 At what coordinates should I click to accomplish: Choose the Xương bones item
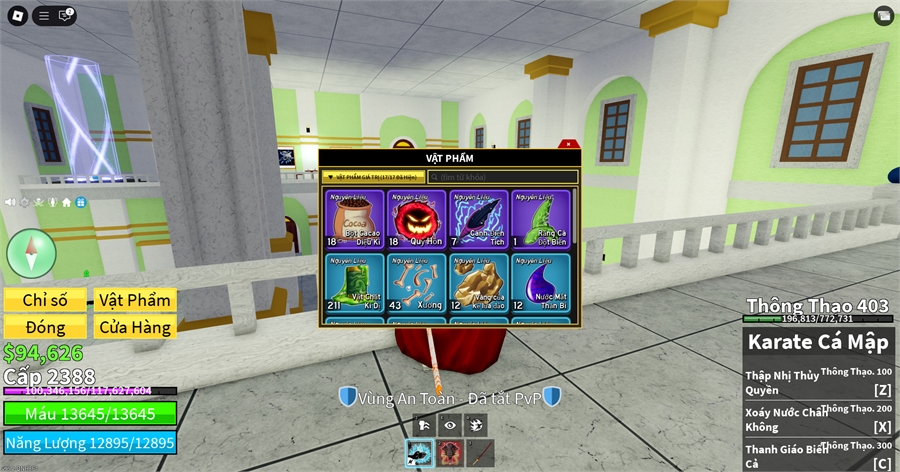(x=416, y=283)
